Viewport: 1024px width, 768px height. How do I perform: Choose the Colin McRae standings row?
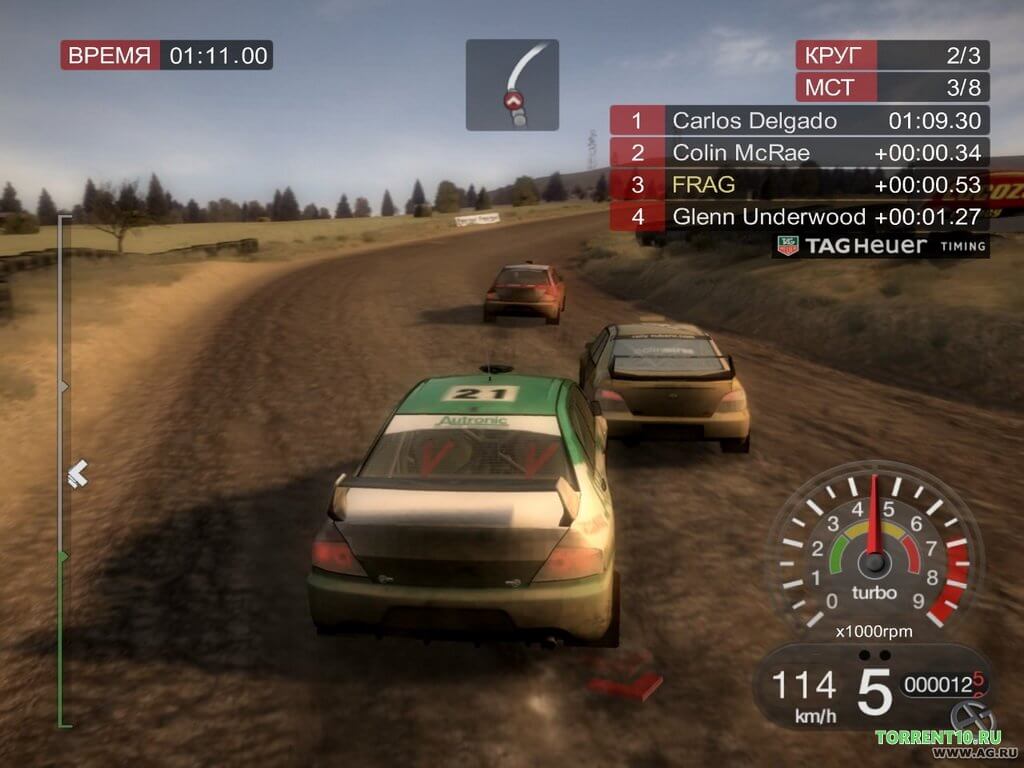[x=800, y=153]
